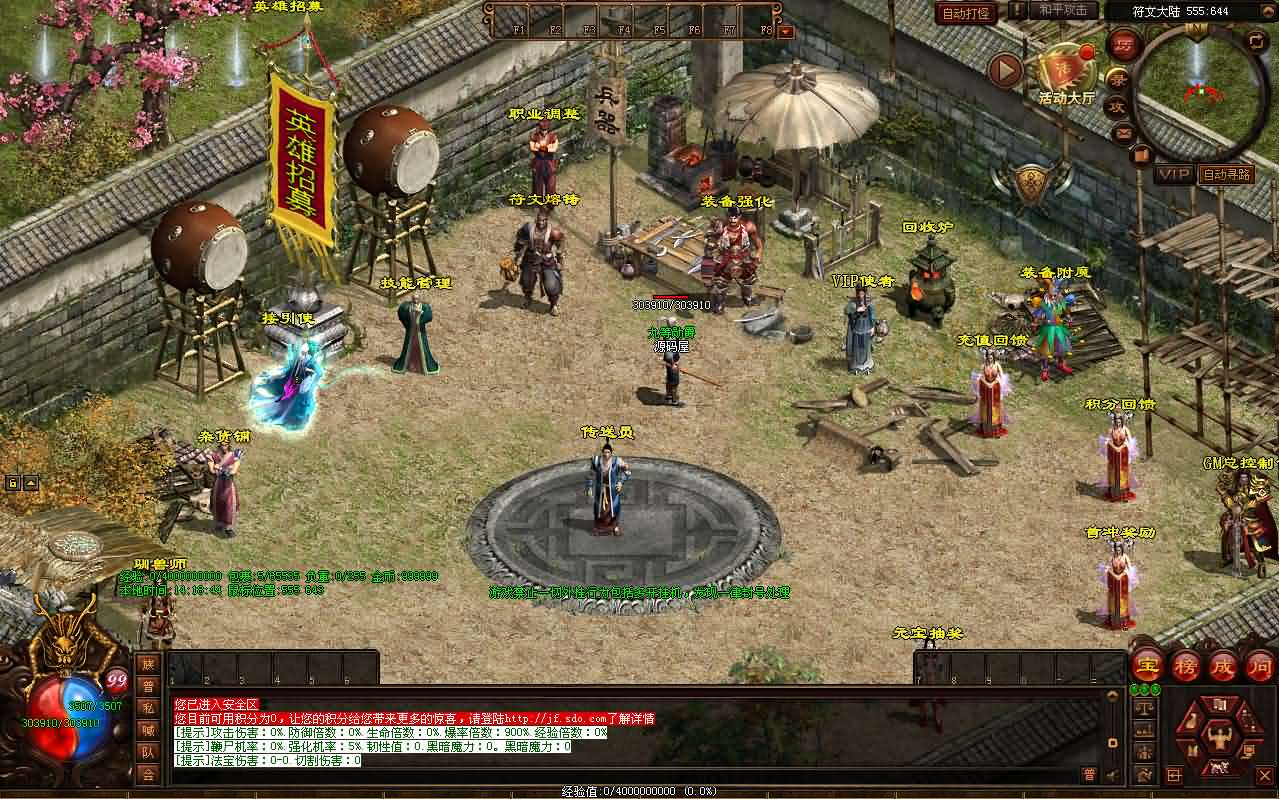The image size is (1279, 799).
Task: Click the mail envelope icon beside minimap
Action: click(x=1122, y=131)
